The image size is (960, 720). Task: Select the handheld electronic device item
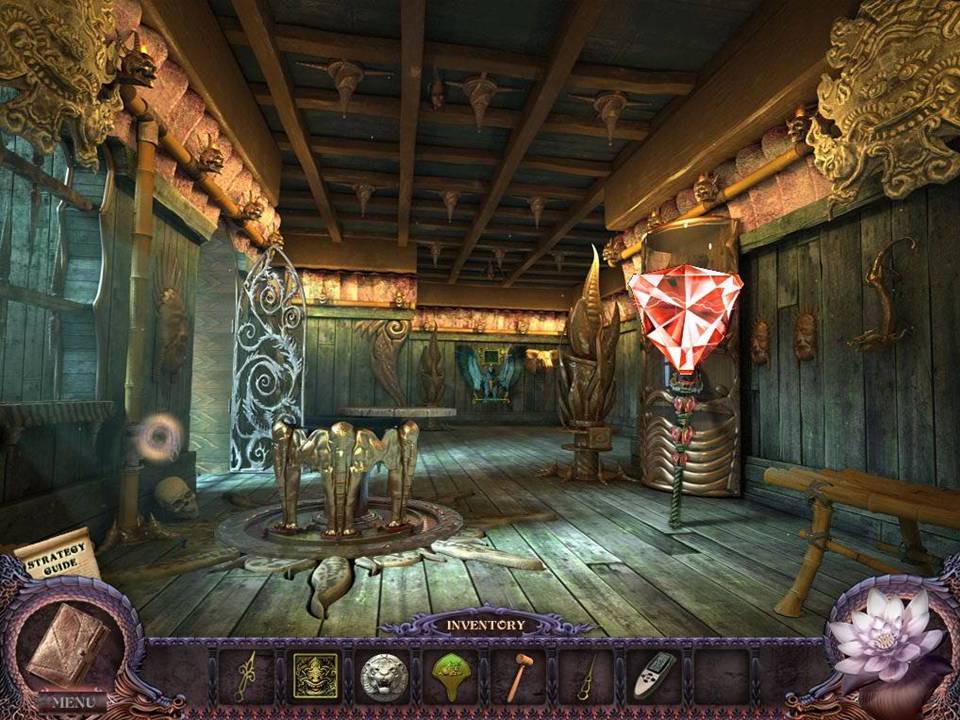click(x=653, y=676)
